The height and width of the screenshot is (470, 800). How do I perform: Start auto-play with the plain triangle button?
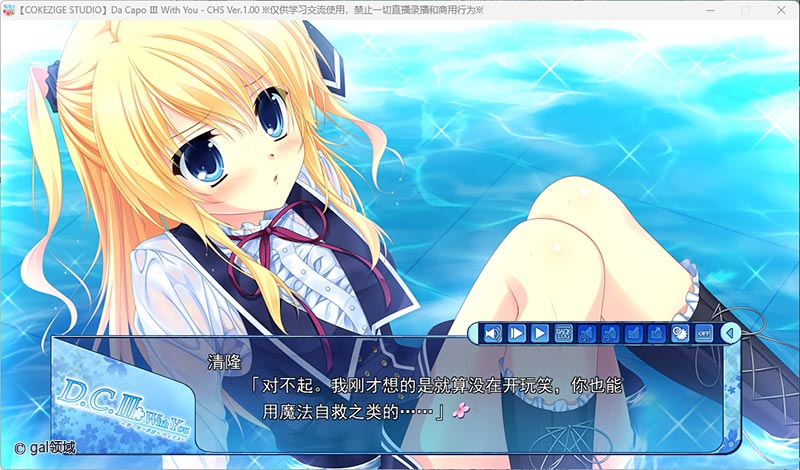pos(539,333)
